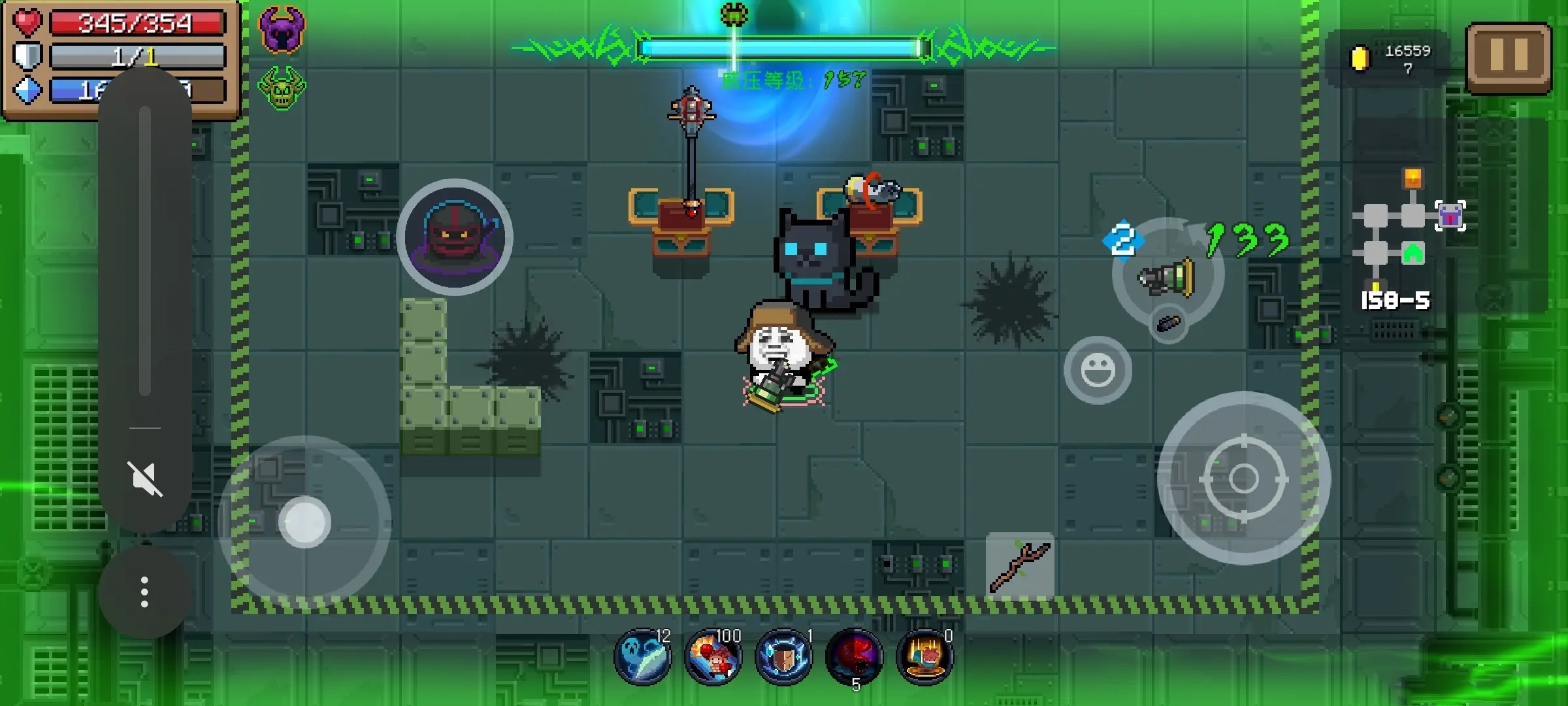This screenshot has width=1568, height=706.
Task: Select the blue shield buff icon
Action: 783,656
